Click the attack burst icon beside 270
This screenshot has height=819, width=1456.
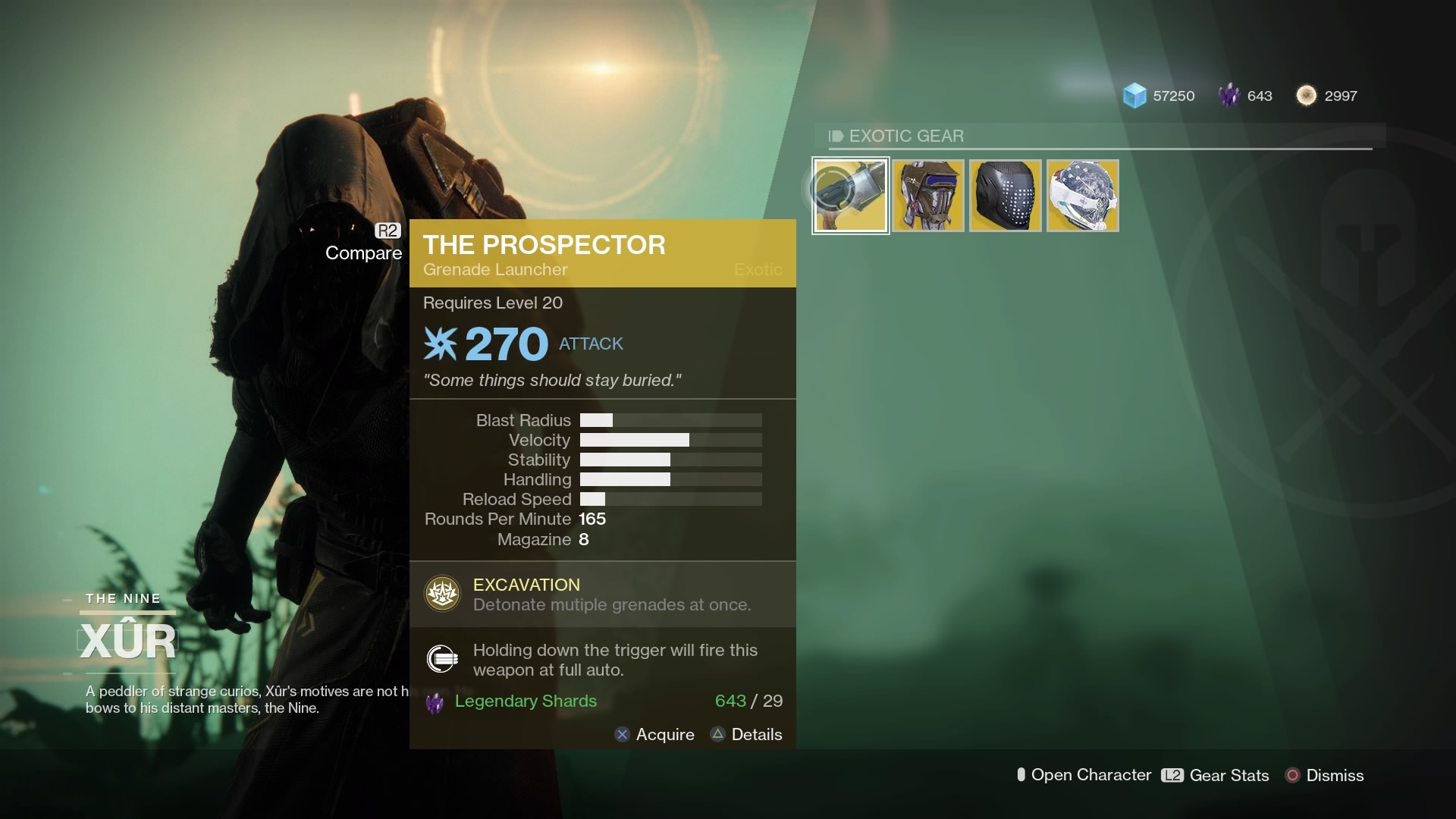(440, 343)
